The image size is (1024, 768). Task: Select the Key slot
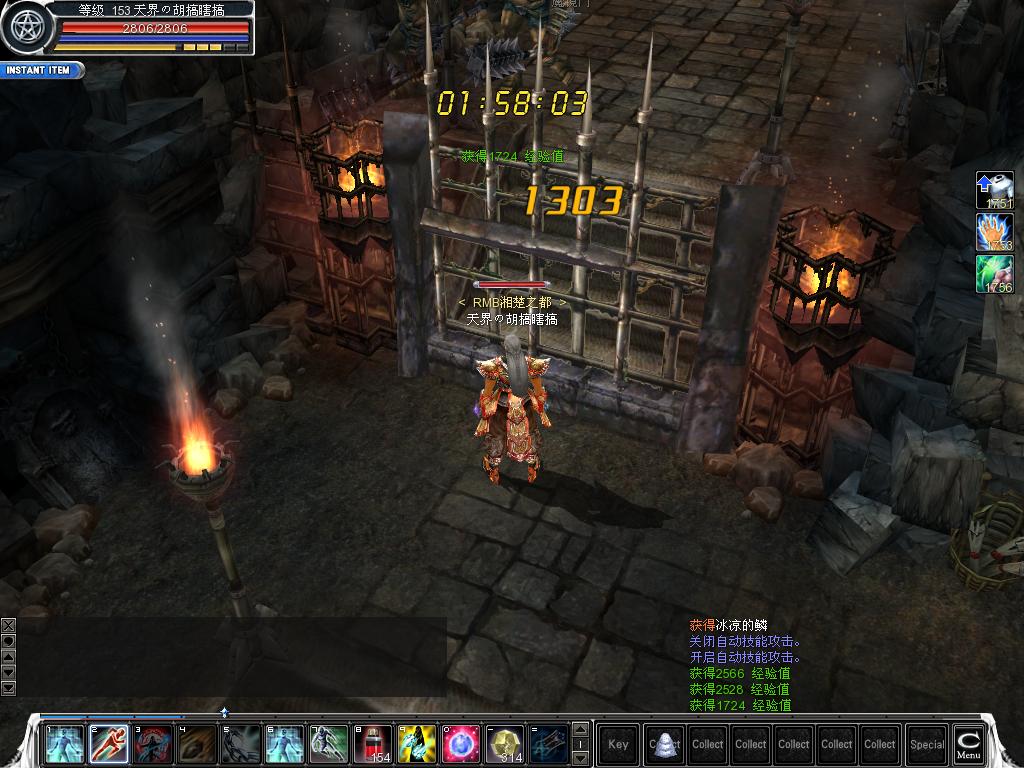pyautogui.click(x=618, y=744)
